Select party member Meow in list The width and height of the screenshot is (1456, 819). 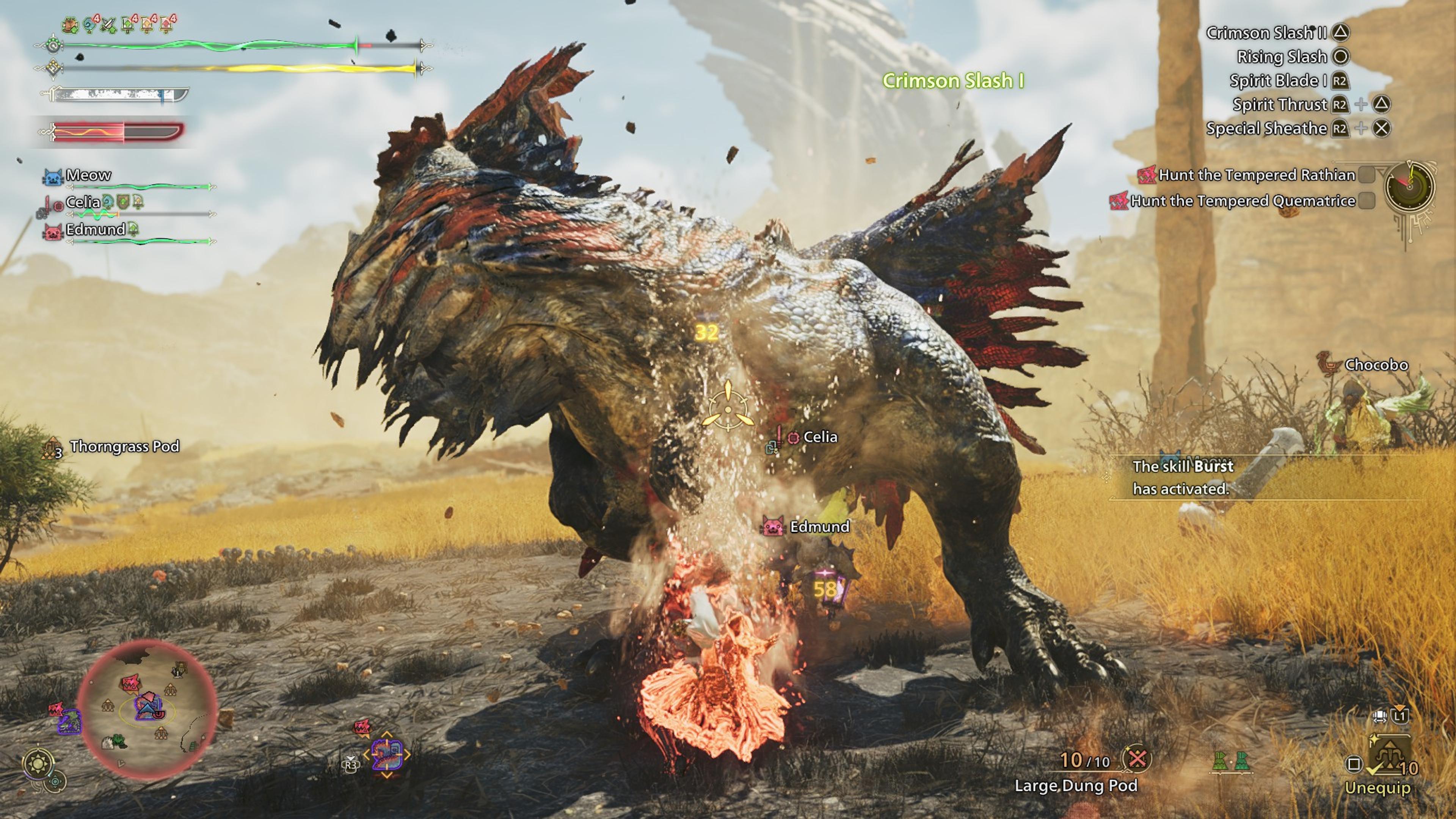click(x=88, y=175)
